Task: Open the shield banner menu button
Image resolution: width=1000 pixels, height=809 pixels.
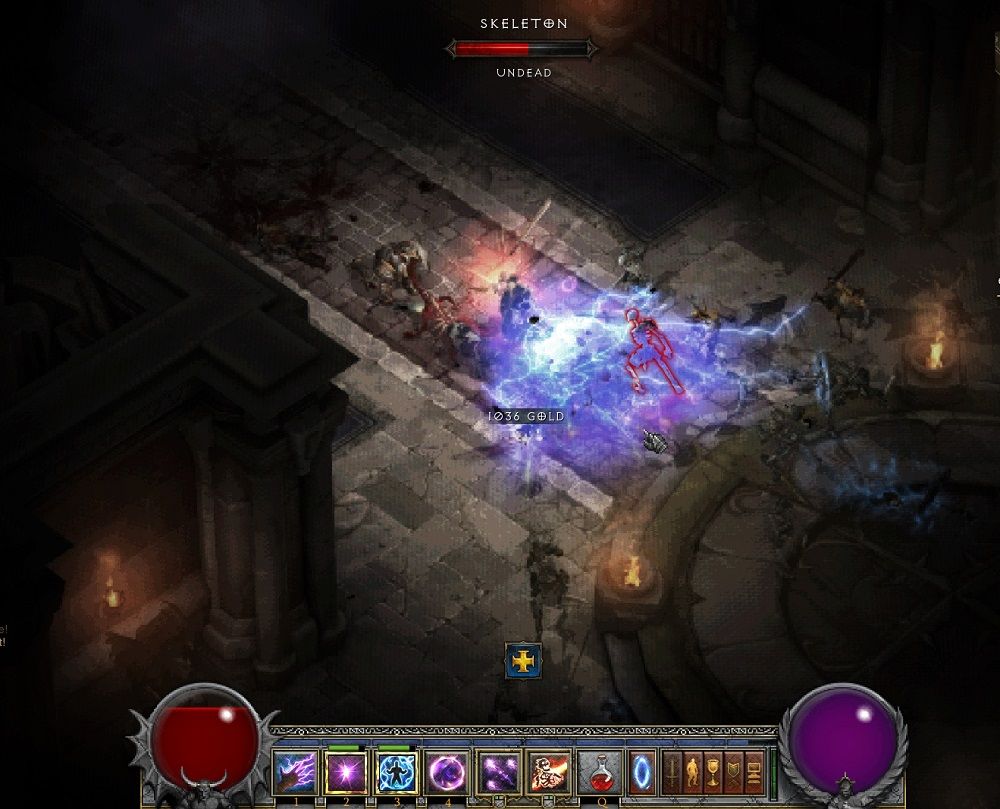Action: (735, 773)
